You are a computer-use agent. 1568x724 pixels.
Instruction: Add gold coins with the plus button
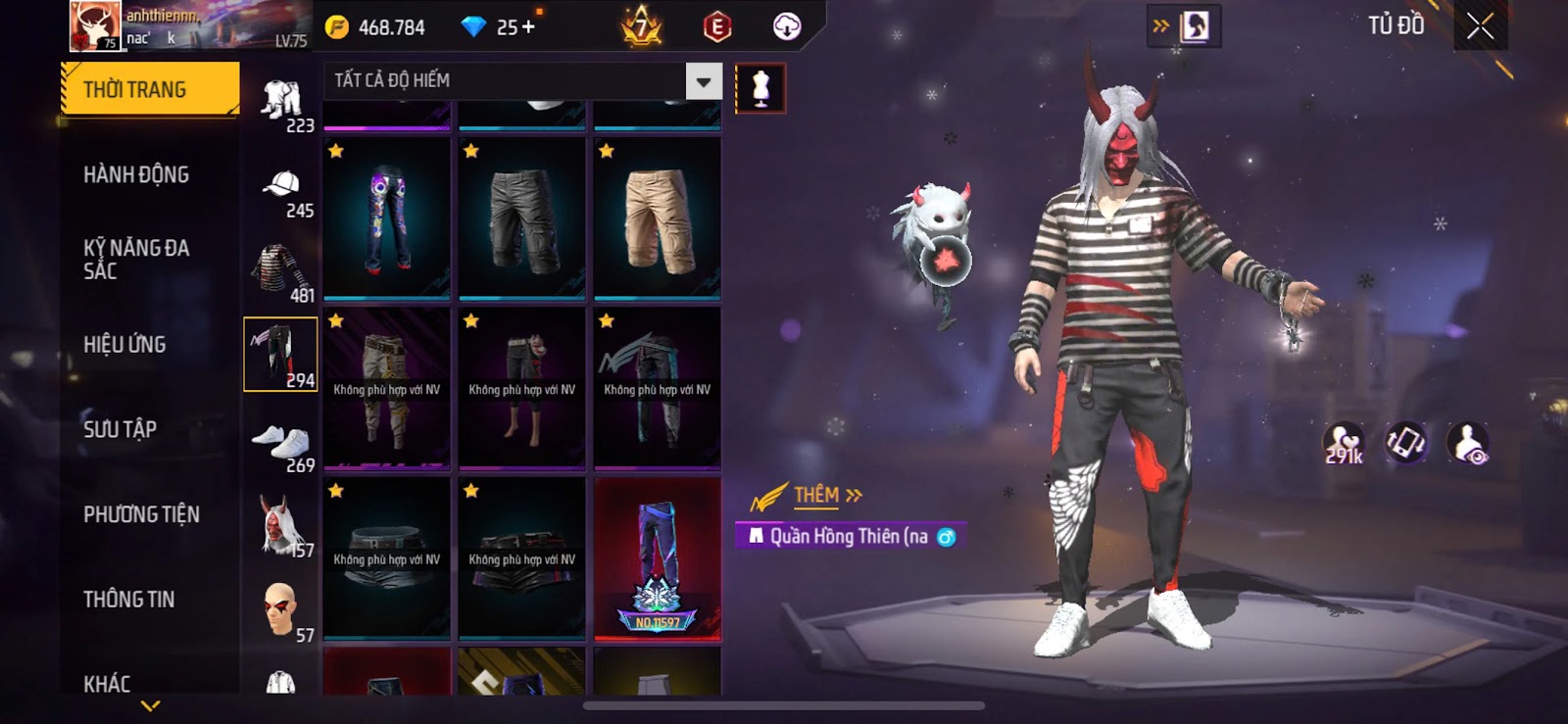529,27
